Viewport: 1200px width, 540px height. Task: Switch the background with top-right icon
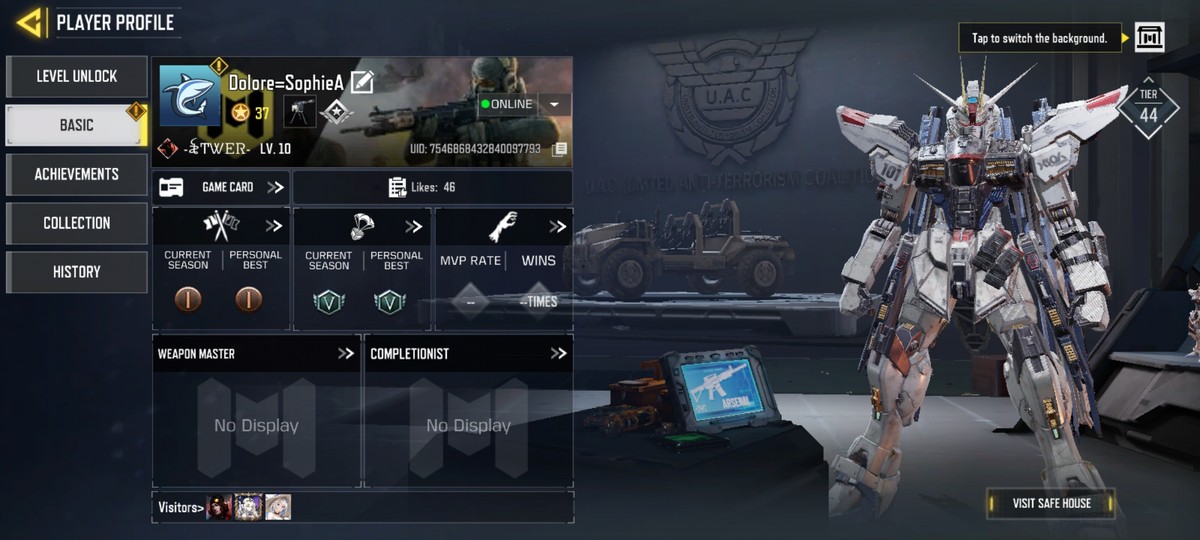(x=1149, y=38)
